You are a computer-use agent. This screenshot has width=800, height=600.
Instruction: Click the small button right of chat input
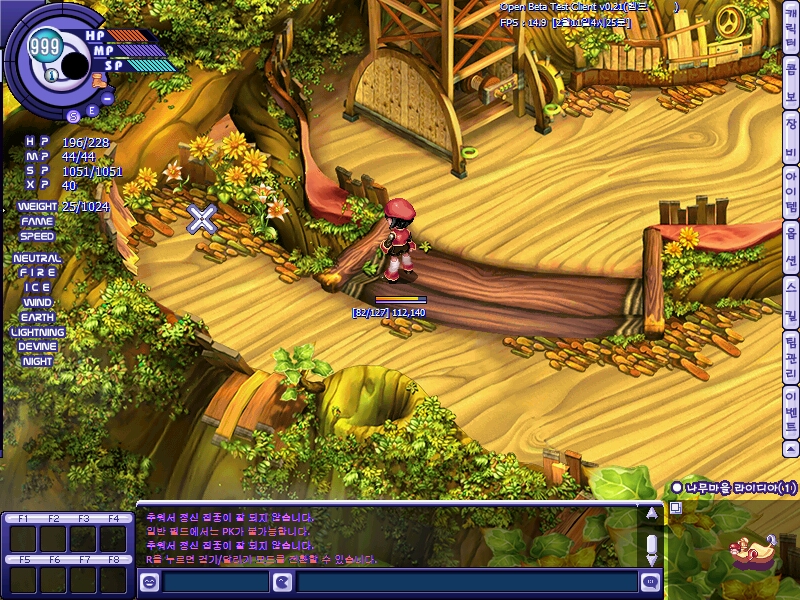[x=651, y=582]
